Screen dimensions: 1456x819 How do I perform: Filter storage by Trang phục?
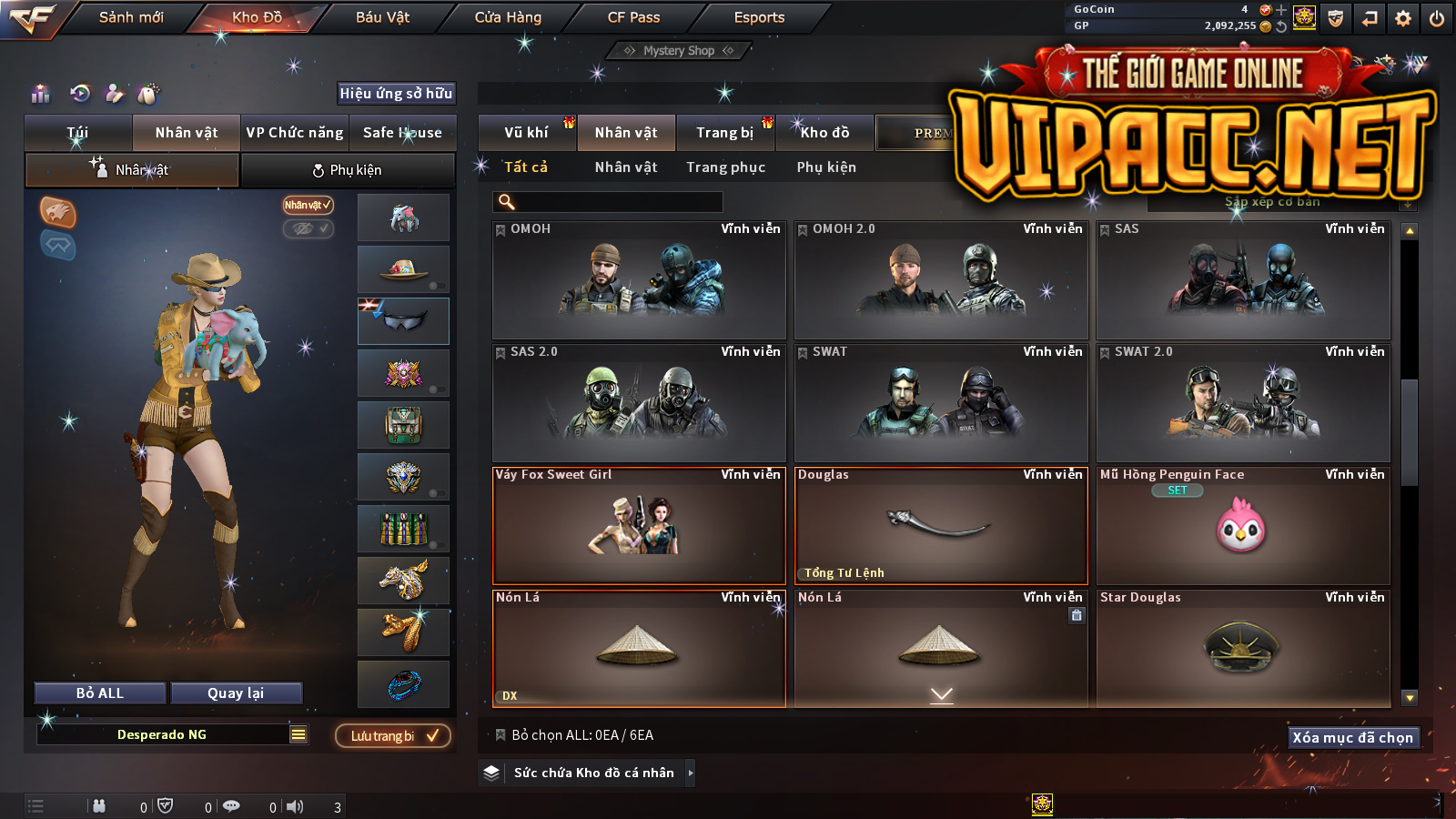point(725,167)
